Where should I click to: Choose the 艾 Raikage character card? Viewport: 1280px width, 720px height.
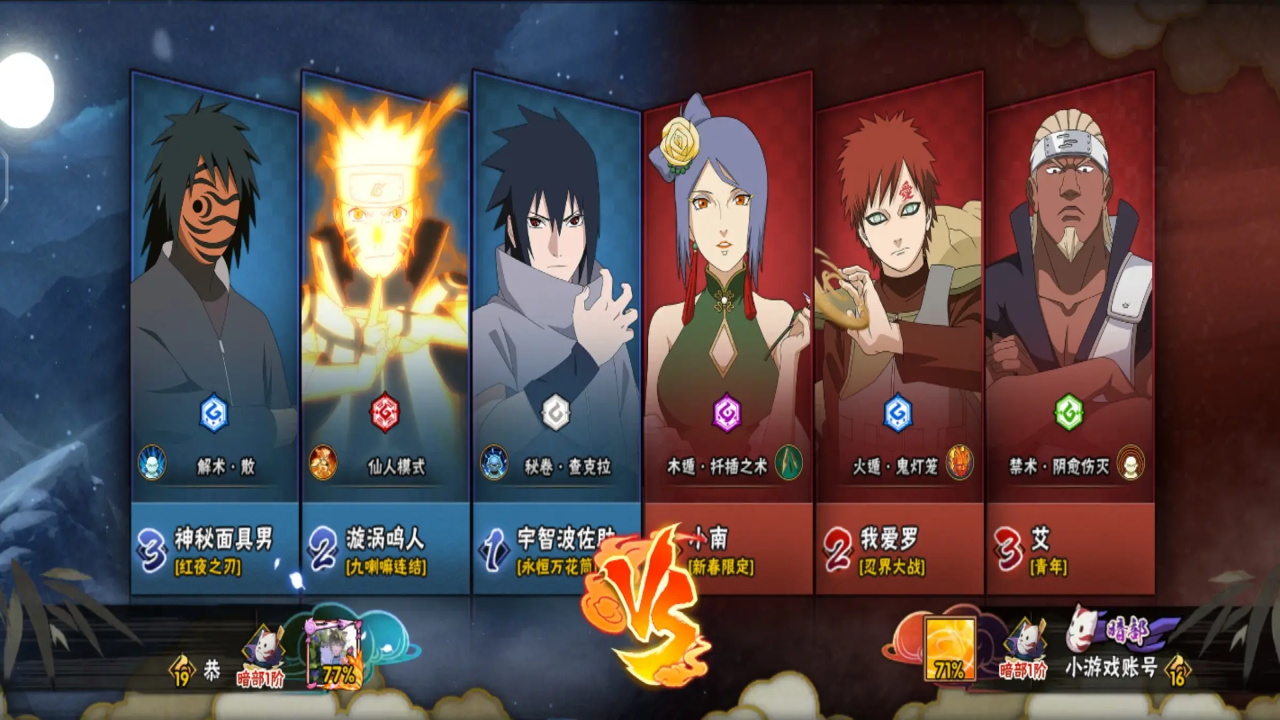point(1069,300)
